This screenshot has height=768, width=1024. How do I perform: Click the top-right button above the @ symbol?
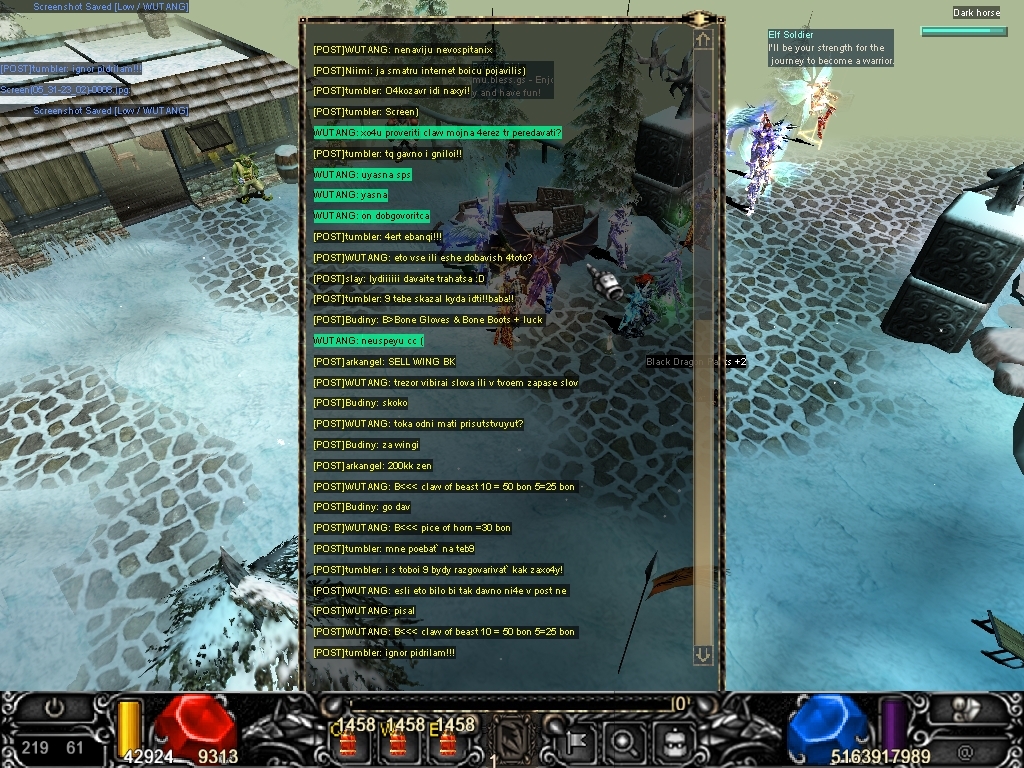967,708
